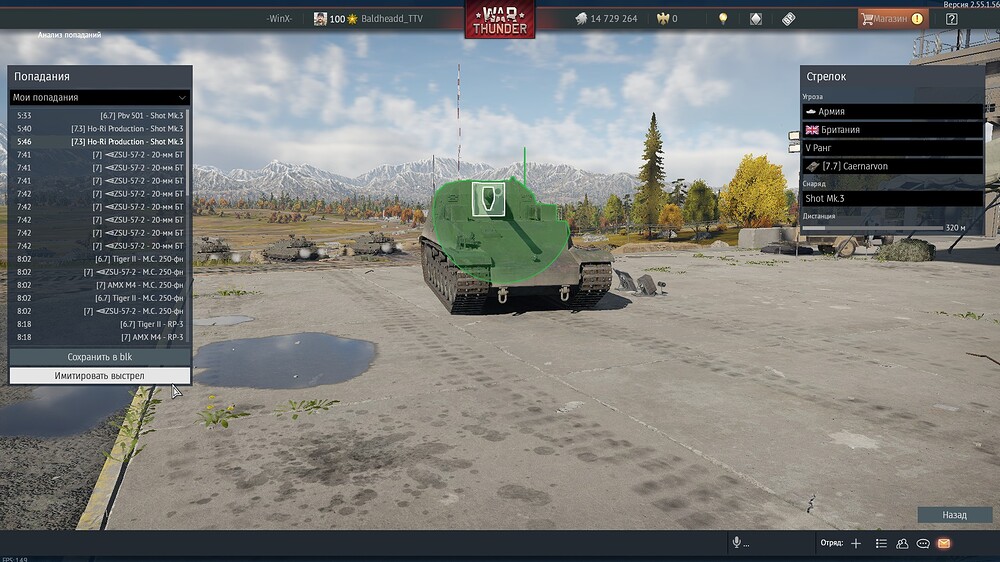The width and height of the screenshot is (1000, 562).
Task: Pick the 8:18 AMX M4 RP-3 entry
Action: click(x=99, y=337)
